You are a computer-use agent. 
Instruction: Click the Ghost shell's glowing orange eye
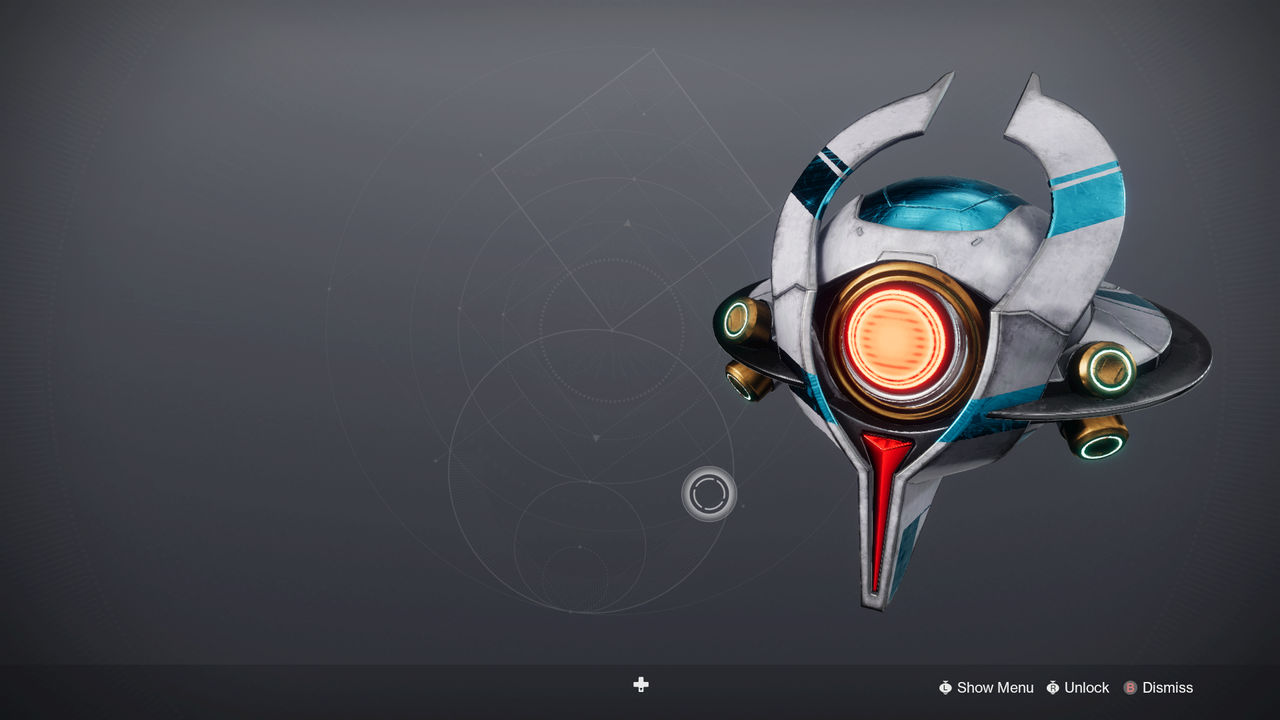click(895, 340)
